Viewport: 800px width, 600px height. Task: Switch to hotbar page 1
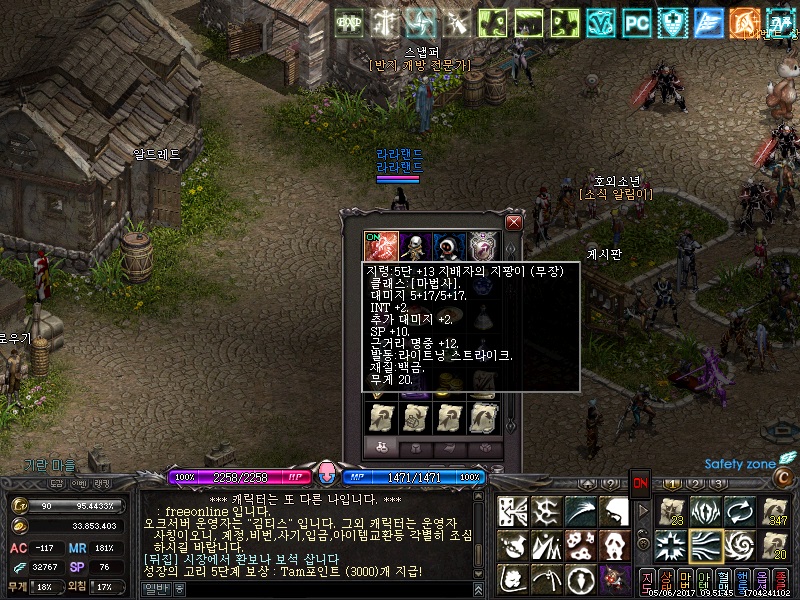(674, 484)
